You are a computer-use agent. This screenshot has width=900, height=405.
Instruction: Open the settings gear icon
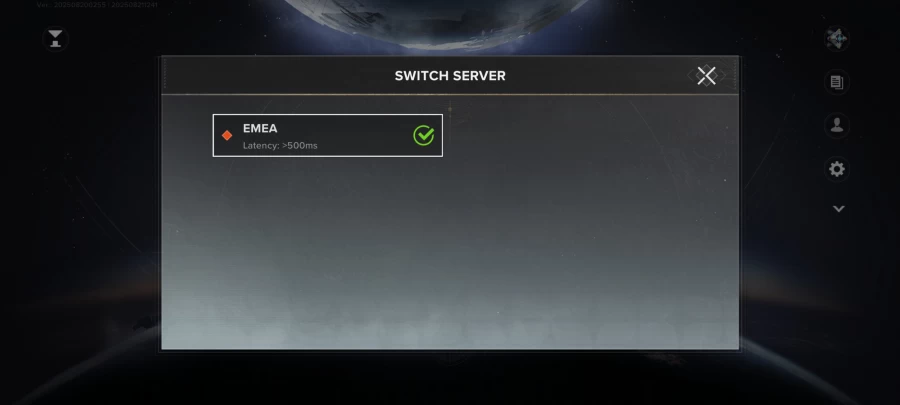837,169
